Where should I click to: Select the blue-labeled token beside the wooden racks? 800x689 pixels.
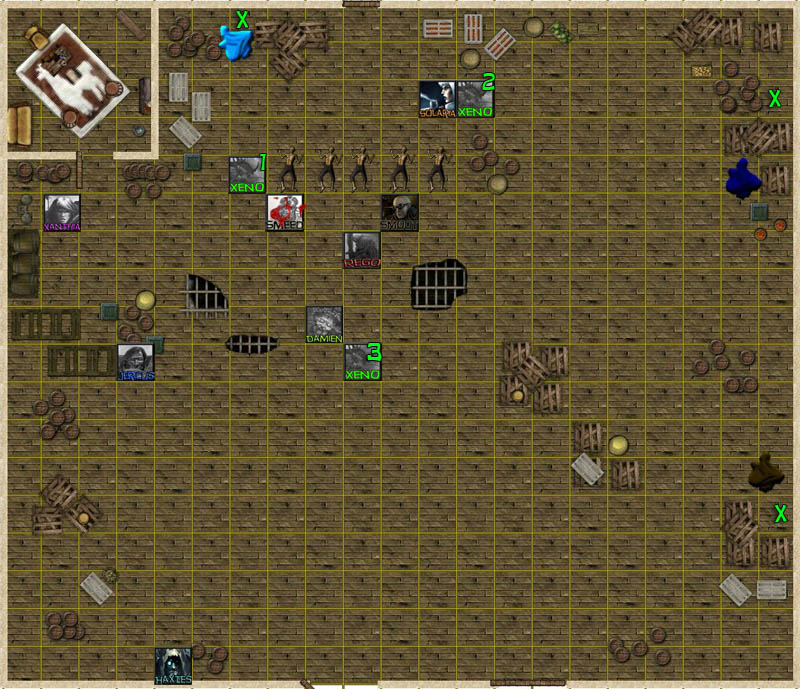[x=136, y=362]
